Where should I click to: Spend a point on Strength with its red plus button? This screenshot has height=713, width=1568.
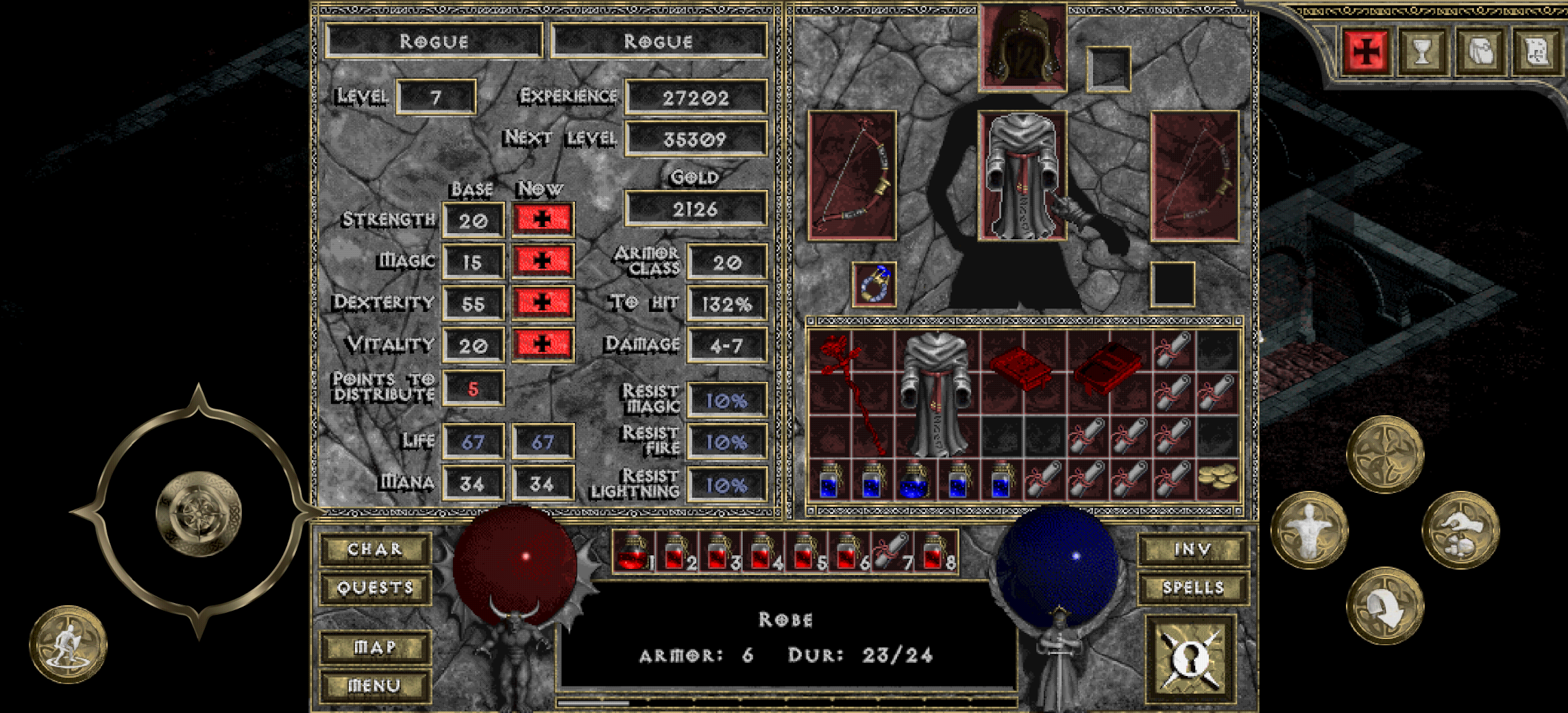pyautogui.click(x=542, y=220)
